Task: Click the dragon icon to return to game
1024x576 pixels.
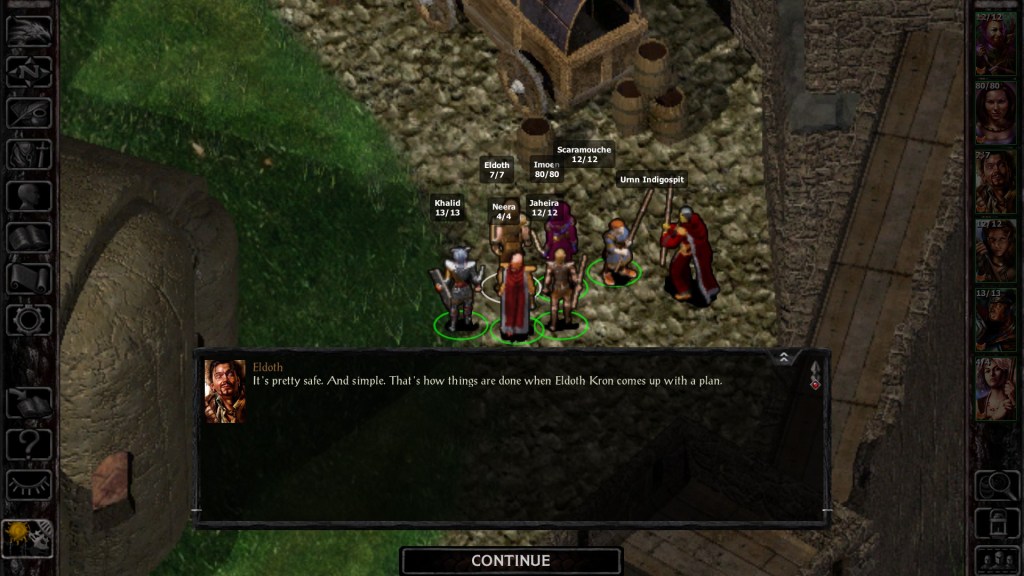Action: tap(28, 30)
